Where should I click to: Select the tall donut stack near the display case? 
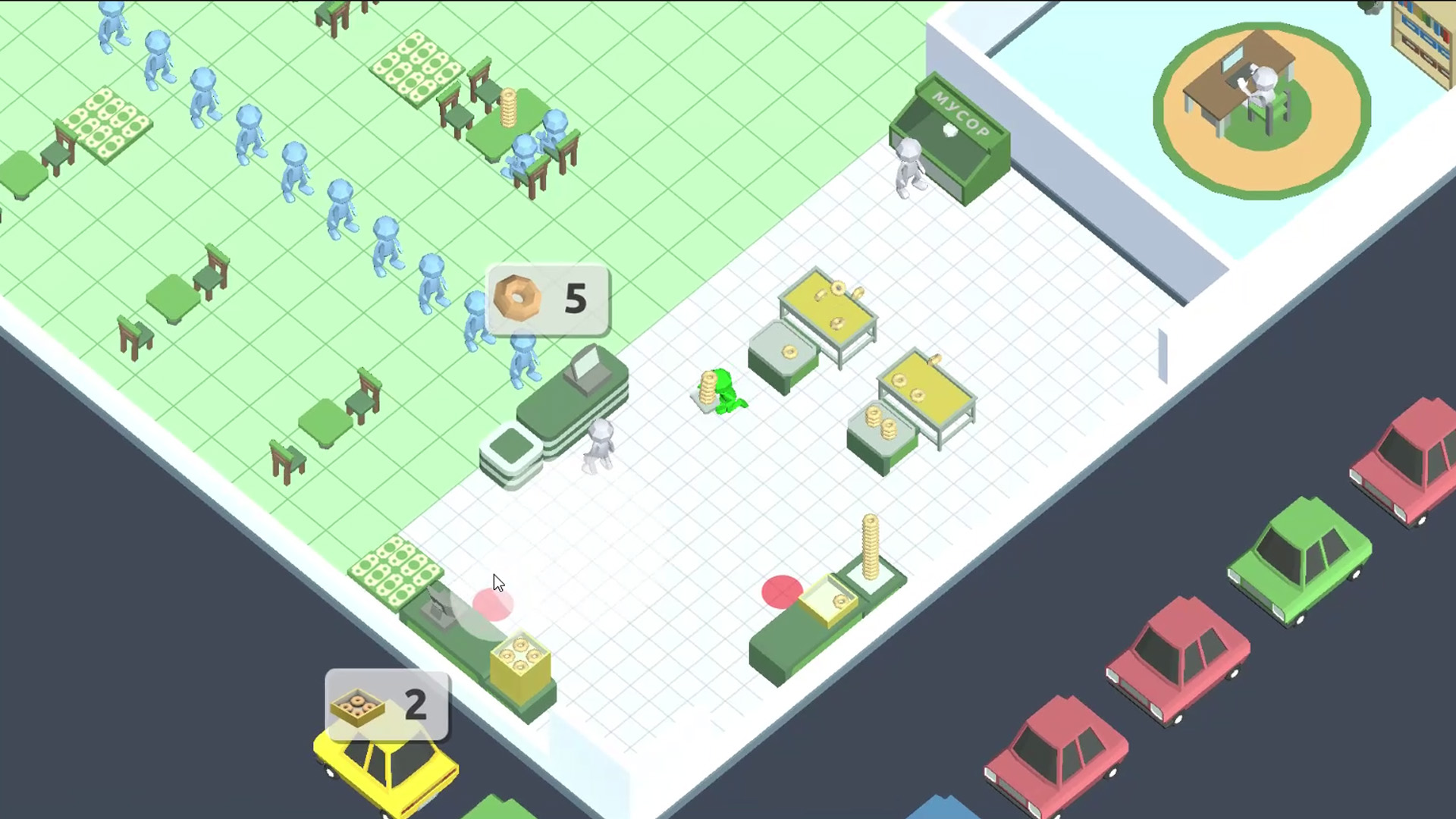(870, 546)
